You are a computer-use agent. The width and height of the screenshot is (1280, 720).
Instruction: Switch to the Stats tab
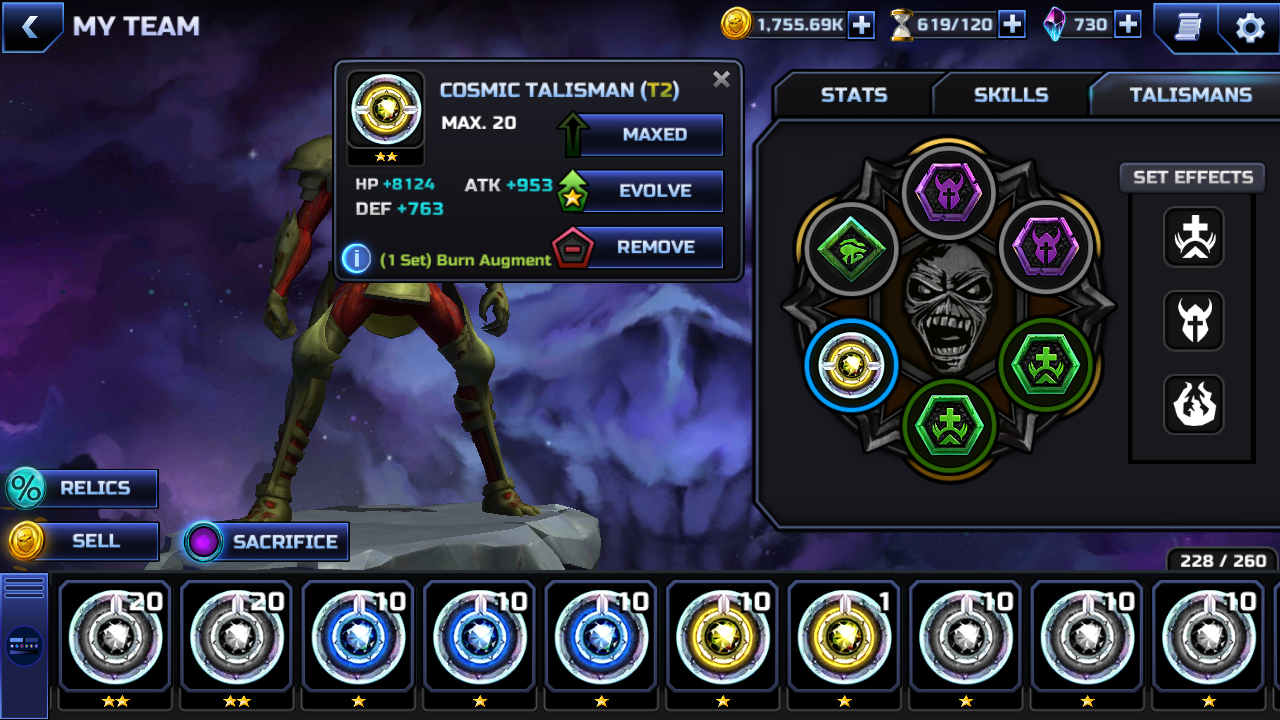tap(853, 95)
